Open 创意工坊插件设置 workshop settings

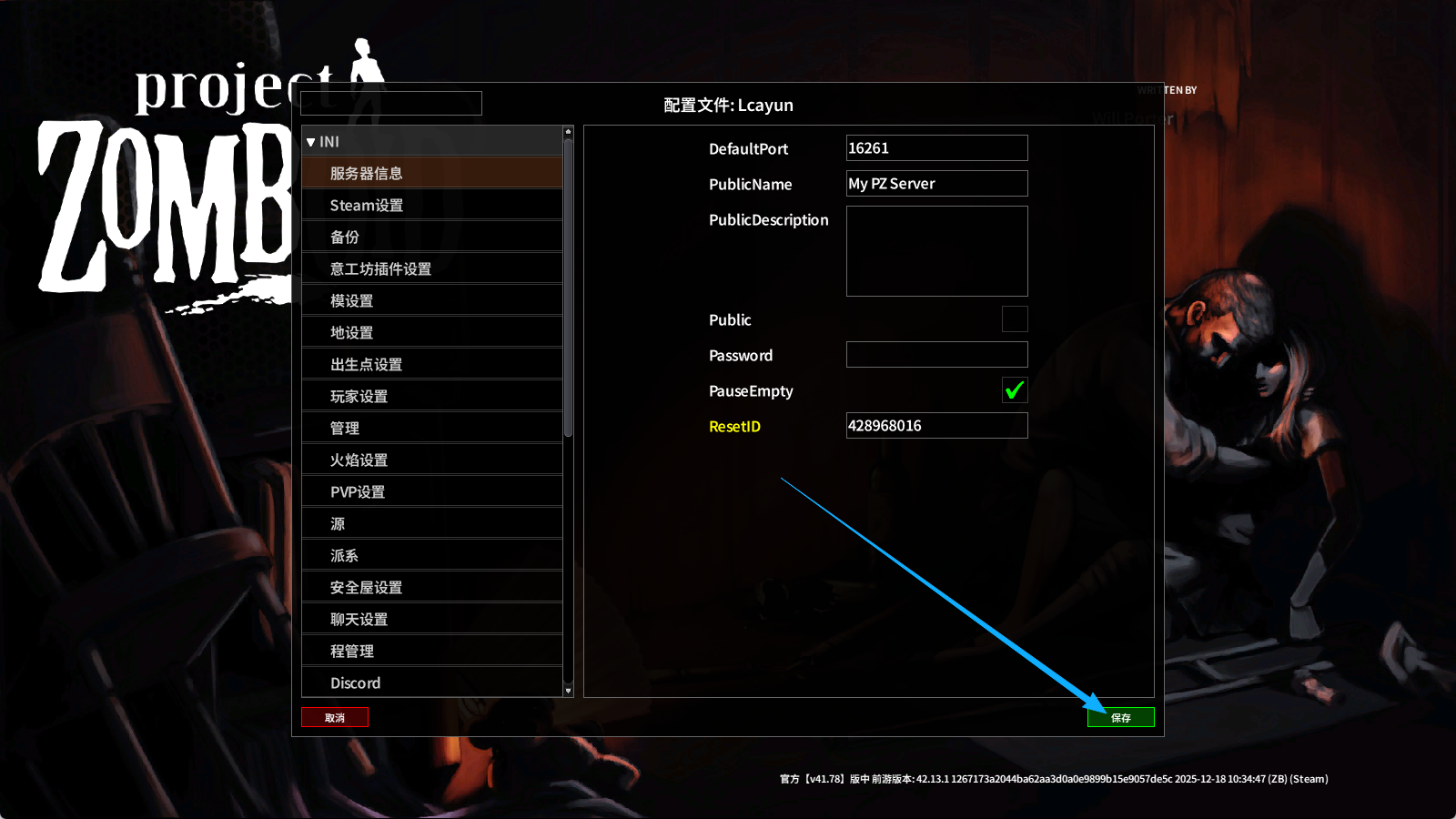pyautogui.click(x=432, y=268)
